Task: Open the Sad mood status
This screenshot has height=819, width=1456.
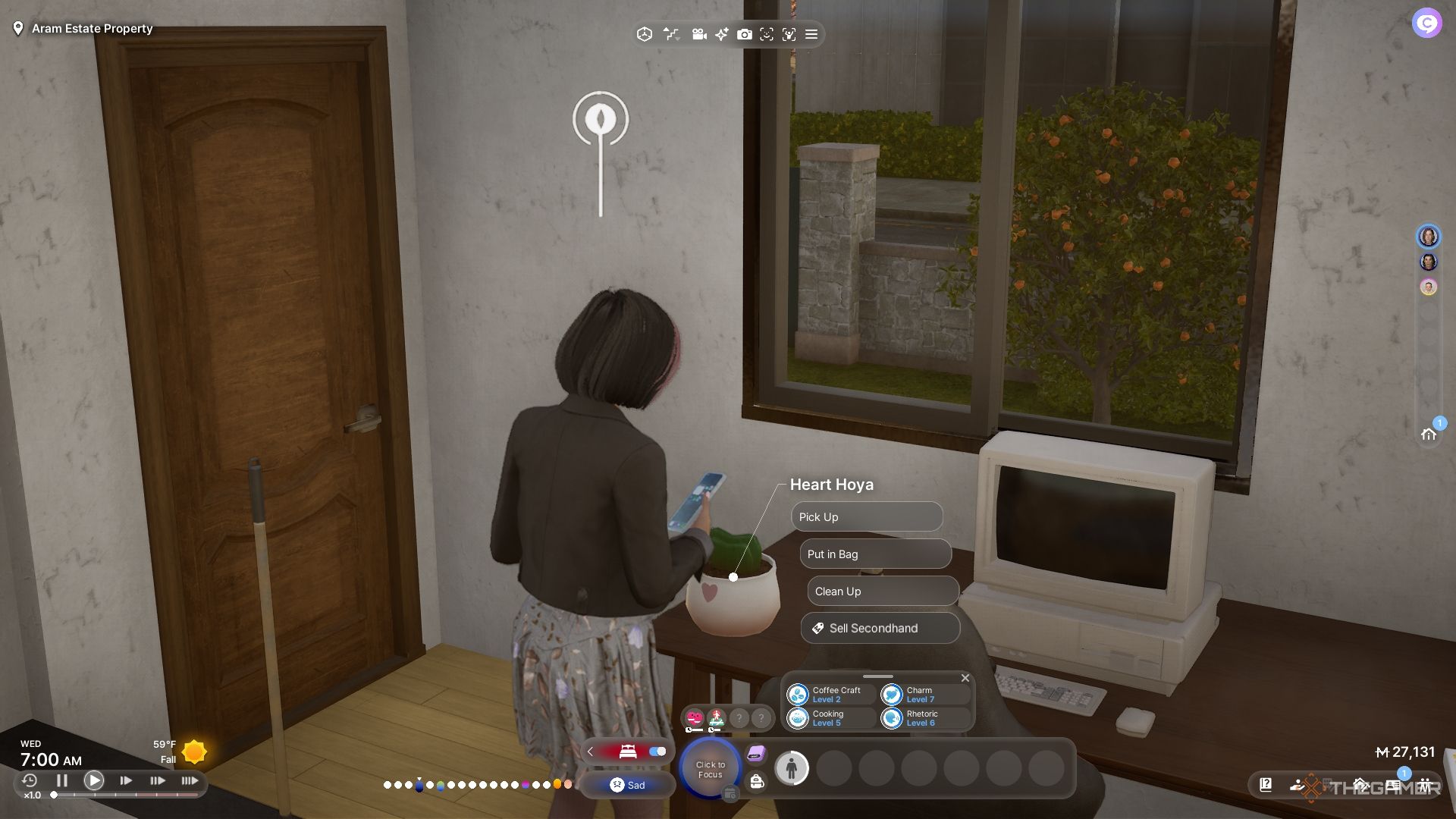Action: point(627,785)
